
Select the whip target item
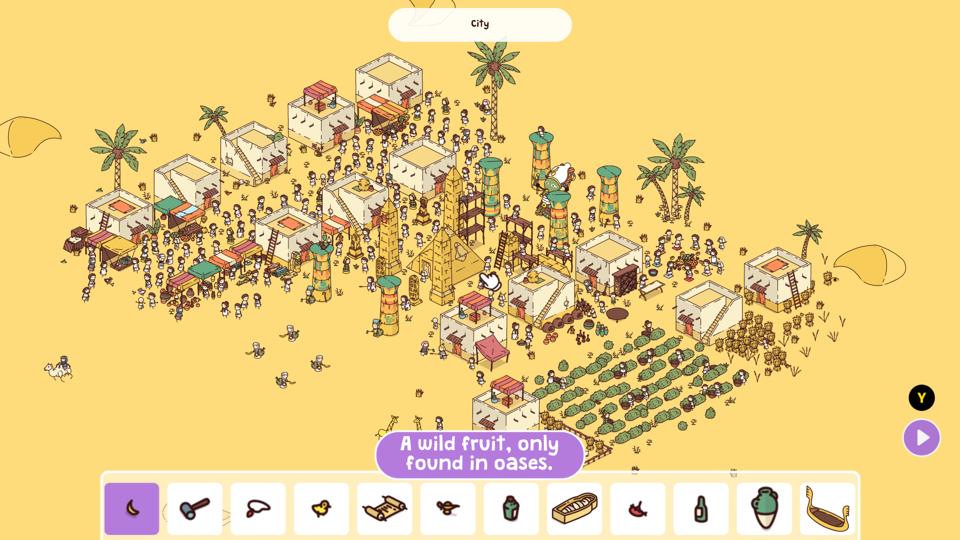[258, 509]
